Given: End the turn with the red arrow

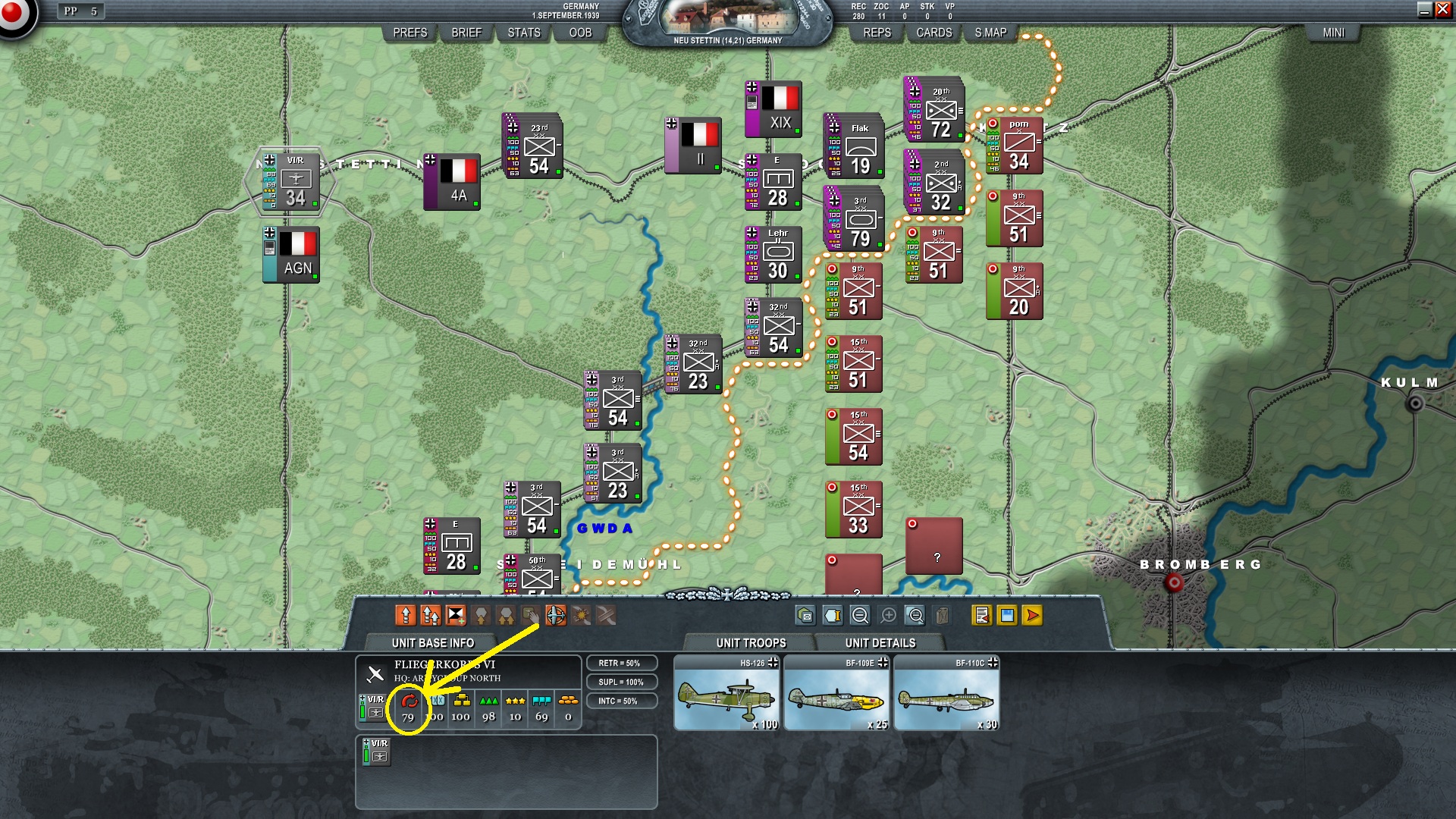Looking at the screenshot, I should coord(1031,616).
